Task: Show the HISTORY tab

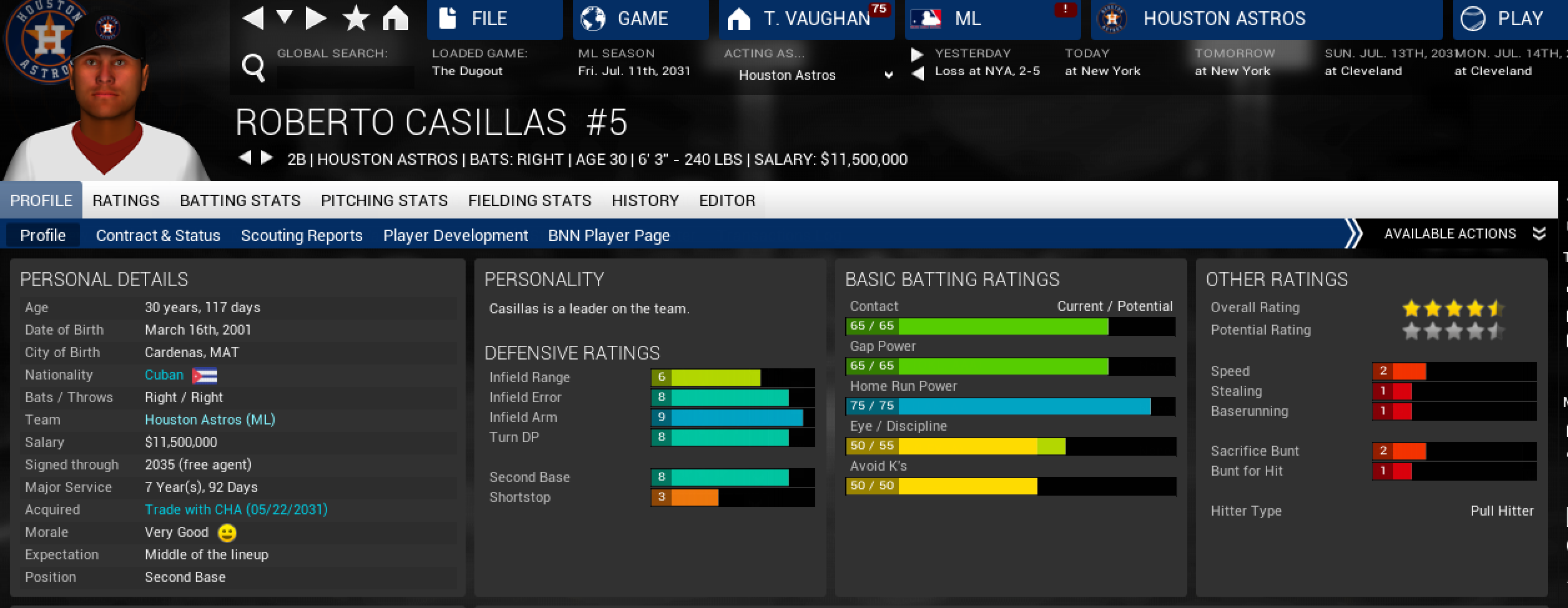Action: tap(645, 200)
